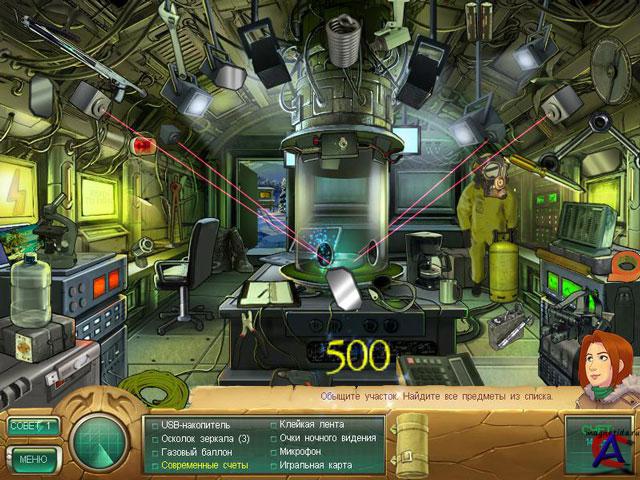Image resolution: width=640 pixels, height=480 pixels.
Task: Click the green radar scanner
Action: tap(100, 440)
